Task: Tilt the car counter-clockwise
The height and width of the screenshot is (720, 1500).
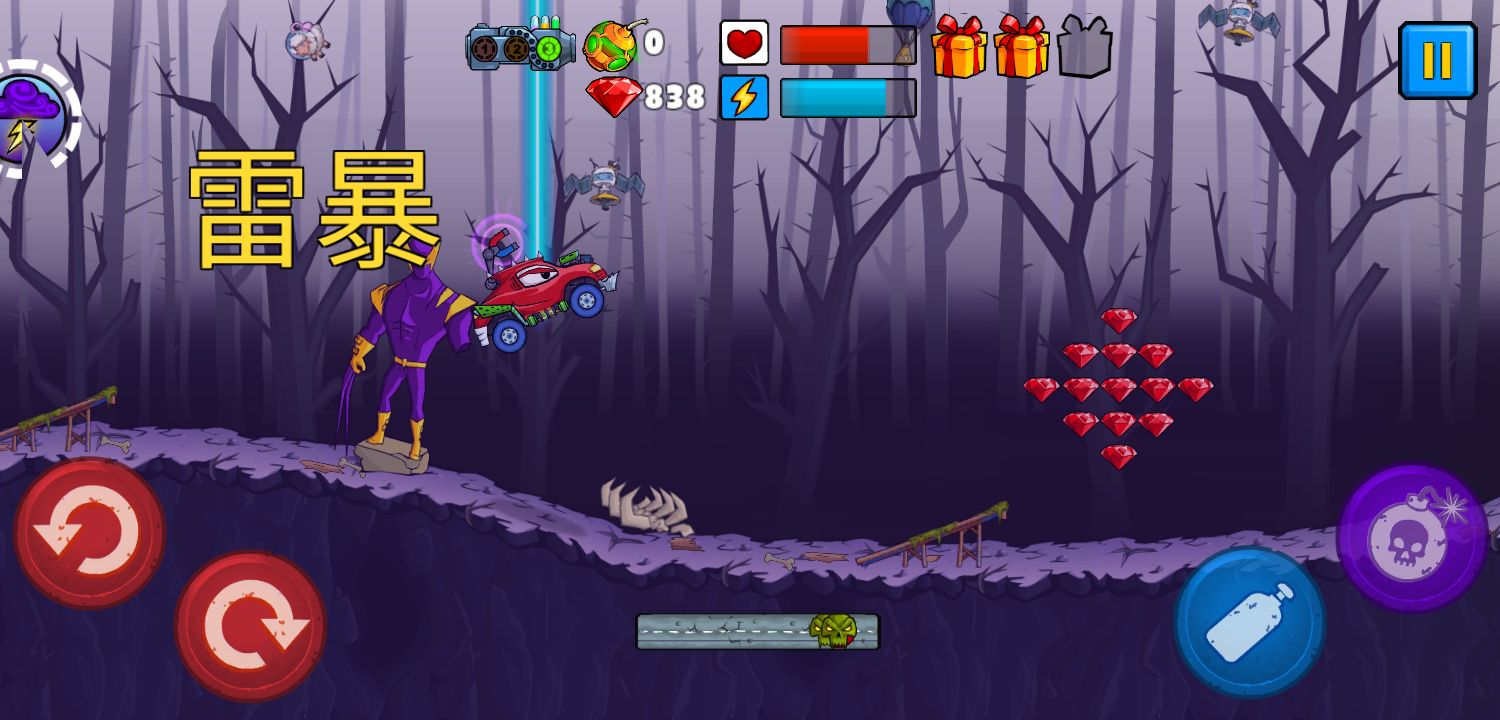Action: click(x=89, y=533)
